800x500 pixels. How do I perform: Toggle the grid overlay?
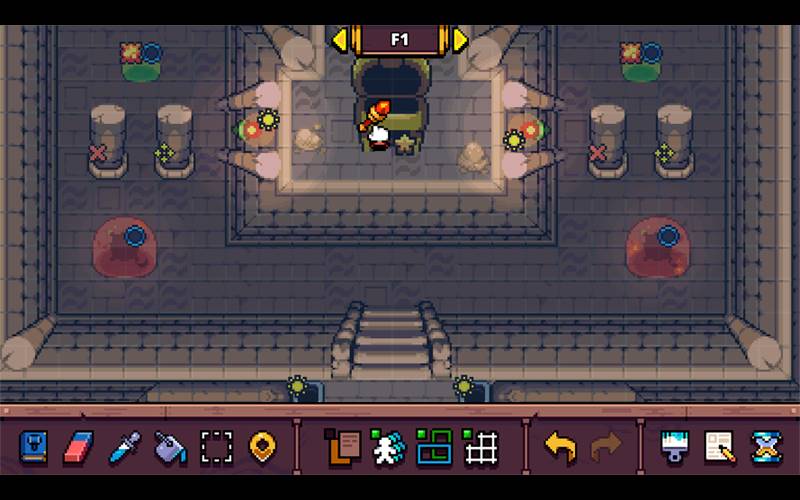pos(481,448)
